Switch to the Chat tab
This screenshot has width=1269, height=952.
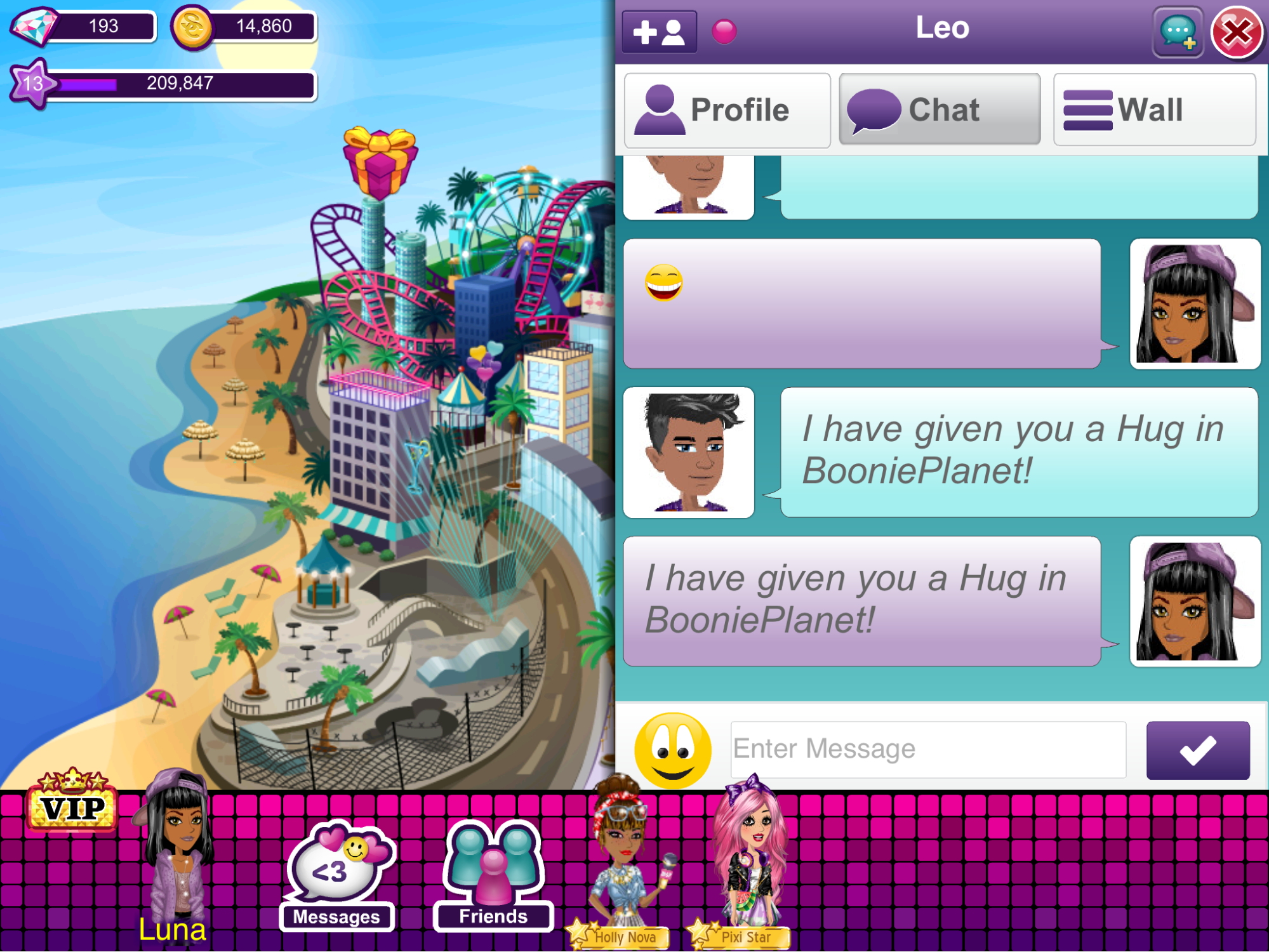940,110
